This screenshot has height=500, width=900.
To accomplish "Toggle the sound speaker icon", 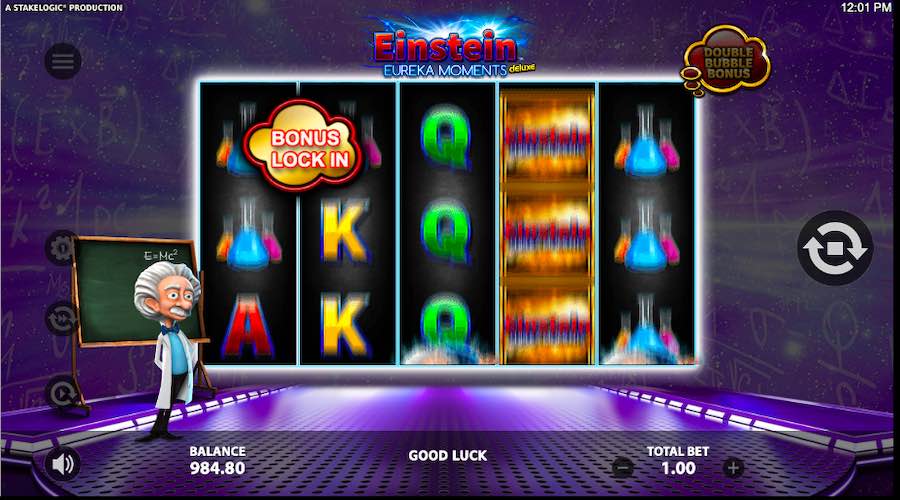I will click(x=63, y=464).
